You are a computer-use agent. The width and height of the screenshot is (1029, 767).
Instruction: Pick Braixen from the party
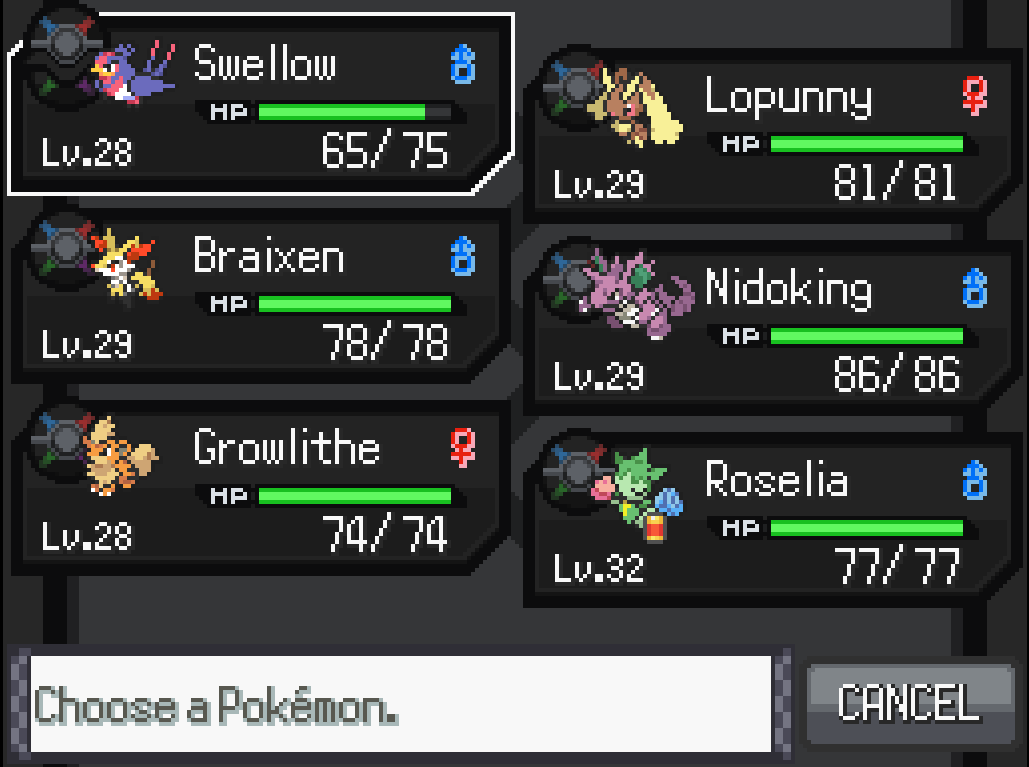pos(260,298)
